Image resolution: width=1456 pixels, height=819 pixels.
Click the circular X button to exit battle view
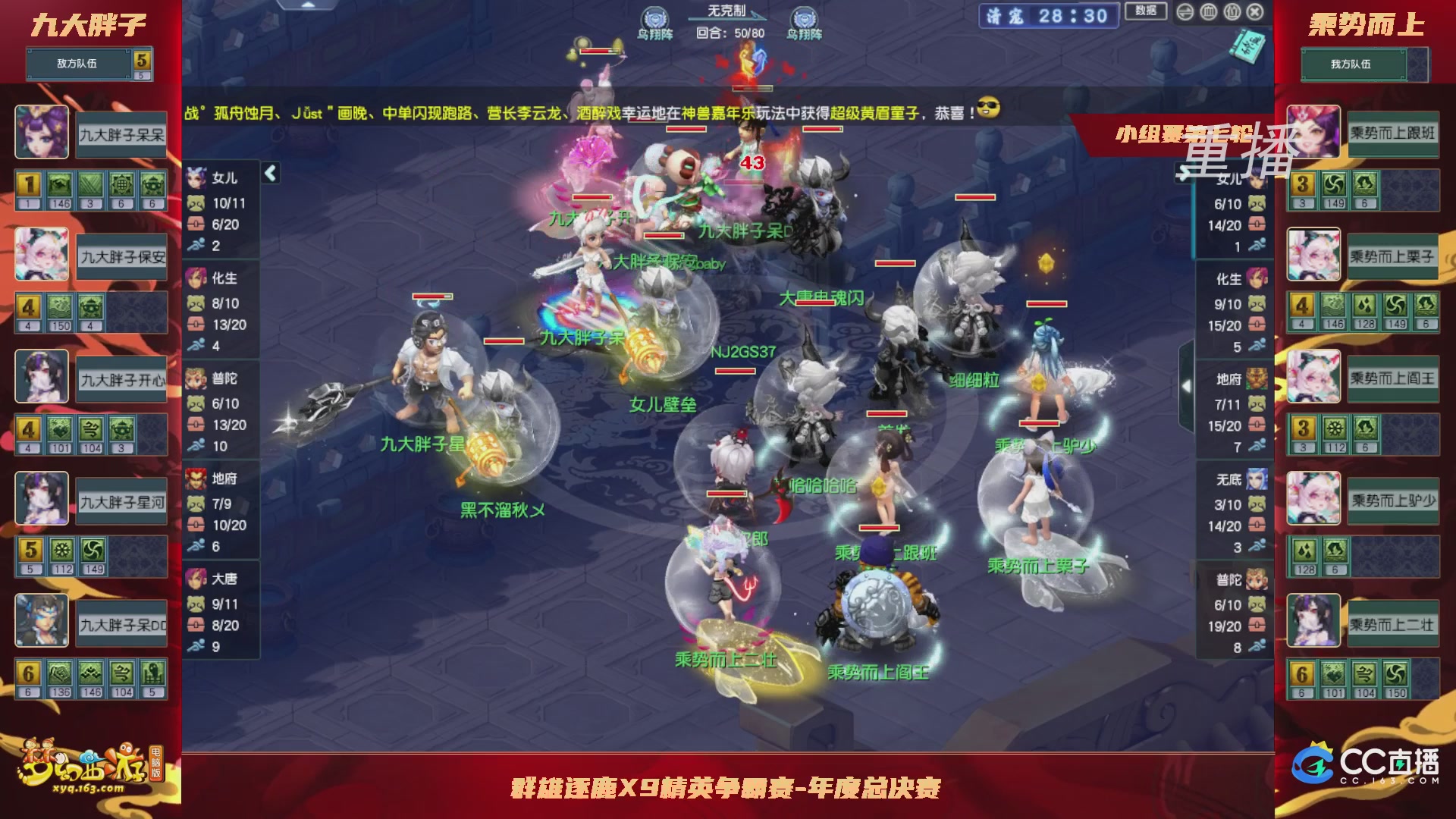1254,11
